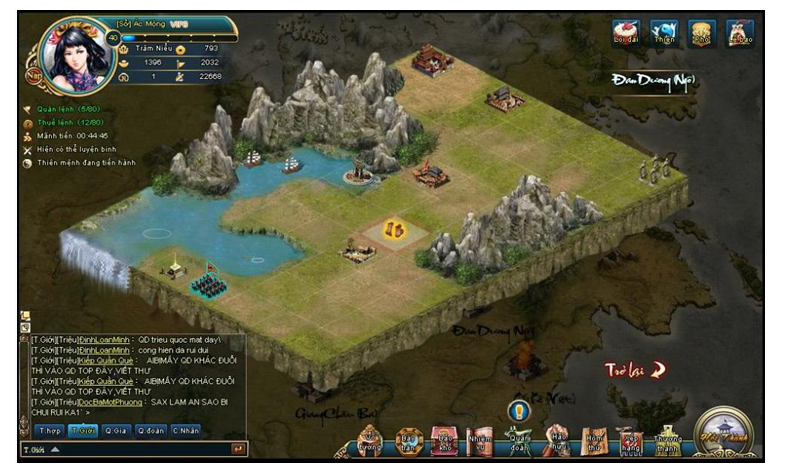Switch chat to the T.hợp tab
The width and height of the screenshot is (785, 470).
tap(48, 430)
